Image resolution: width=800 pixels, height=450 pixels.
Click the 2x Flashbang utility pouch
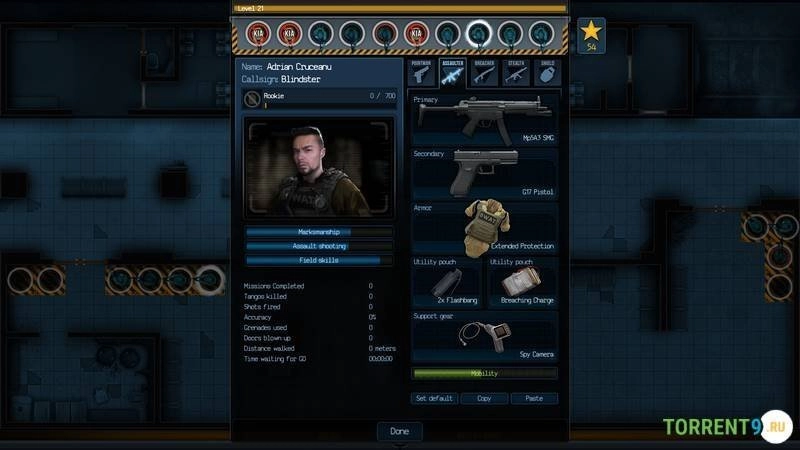[447, 283]
